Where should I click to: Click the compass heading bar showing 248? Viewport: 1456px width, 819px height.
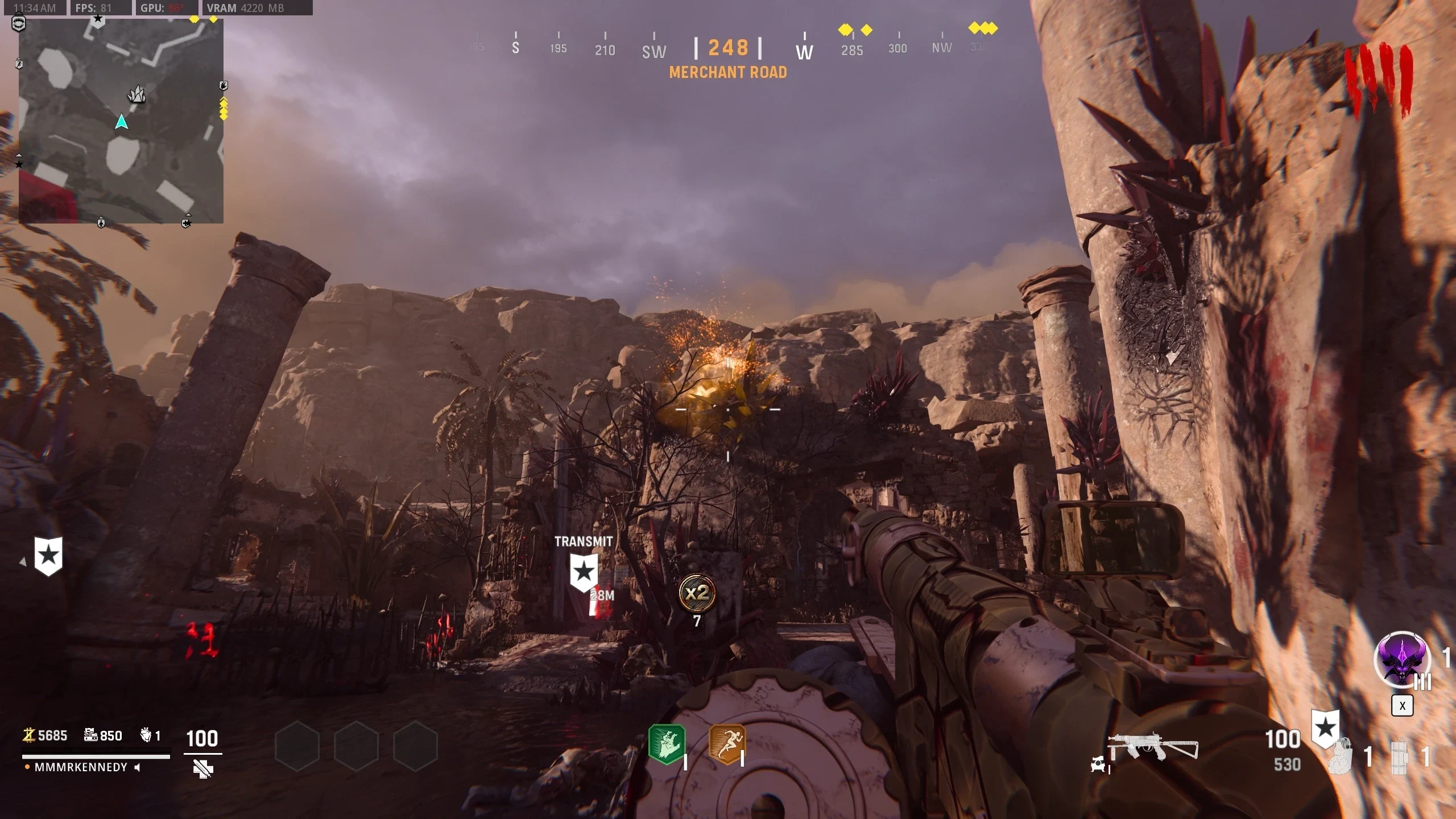pos(728,48)
